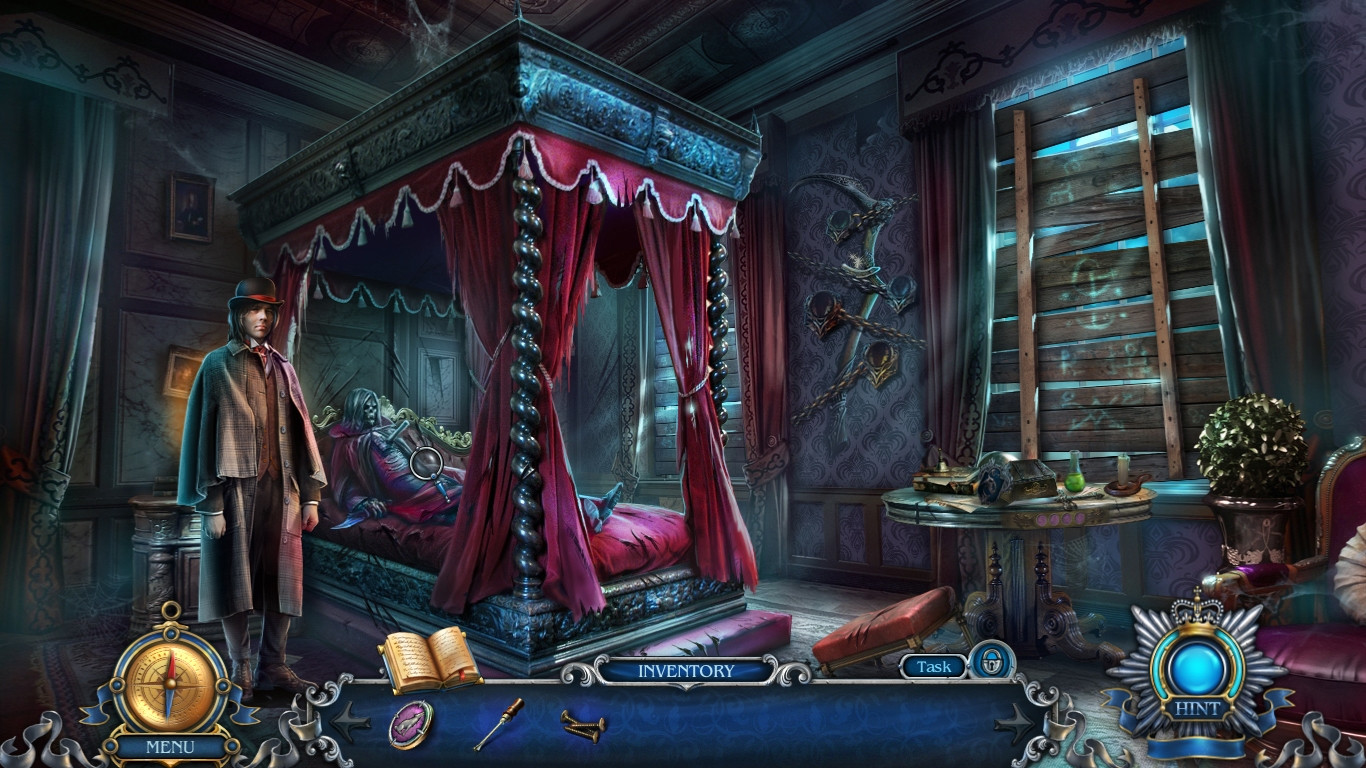Open the map via the compass icon
Screen dimensions: 1366x768
168,682
